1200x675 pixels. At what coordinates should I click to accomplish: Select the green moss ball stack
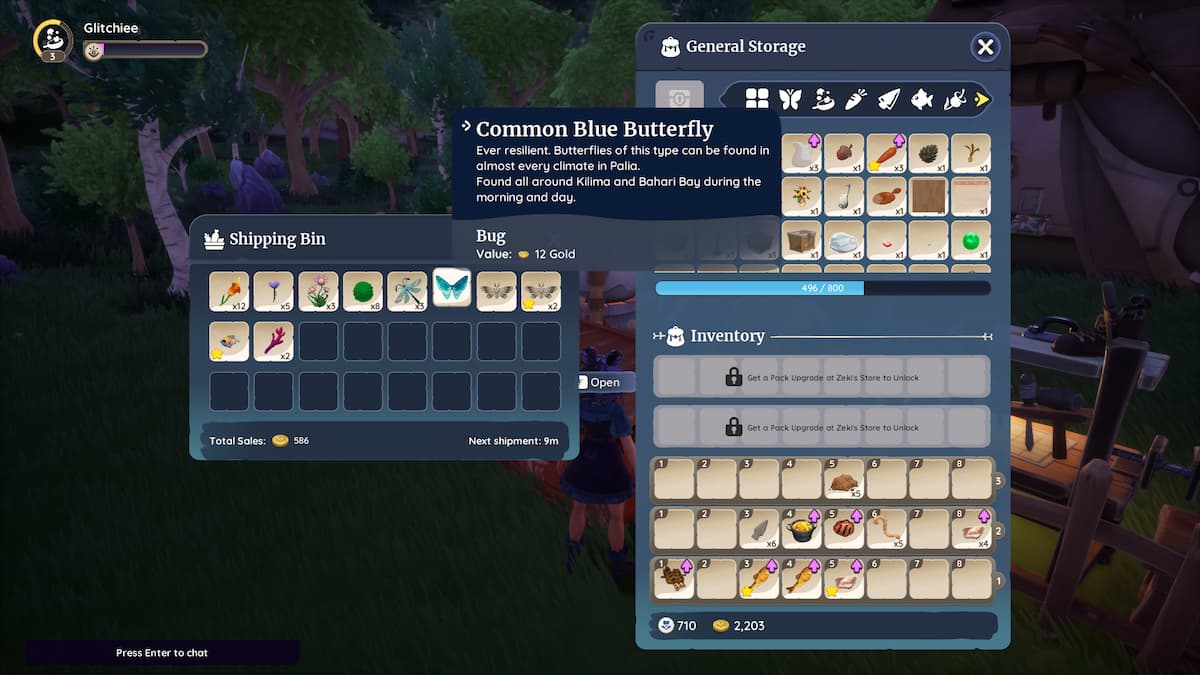363,291
